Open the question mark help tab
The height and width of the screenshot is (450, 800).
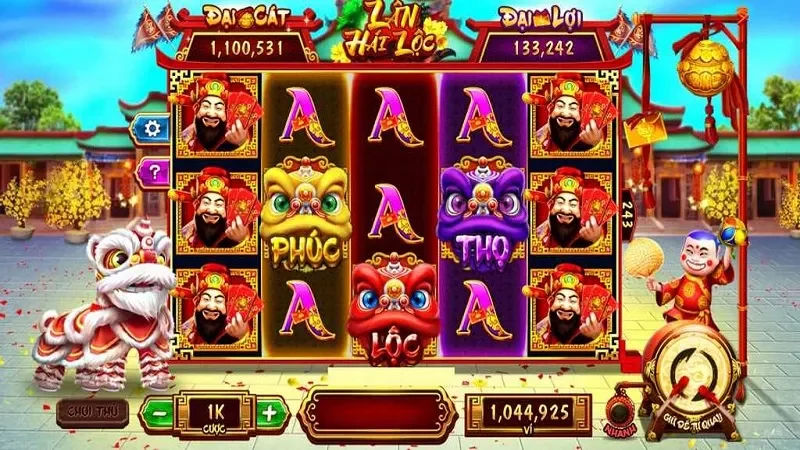pos(153,171)
